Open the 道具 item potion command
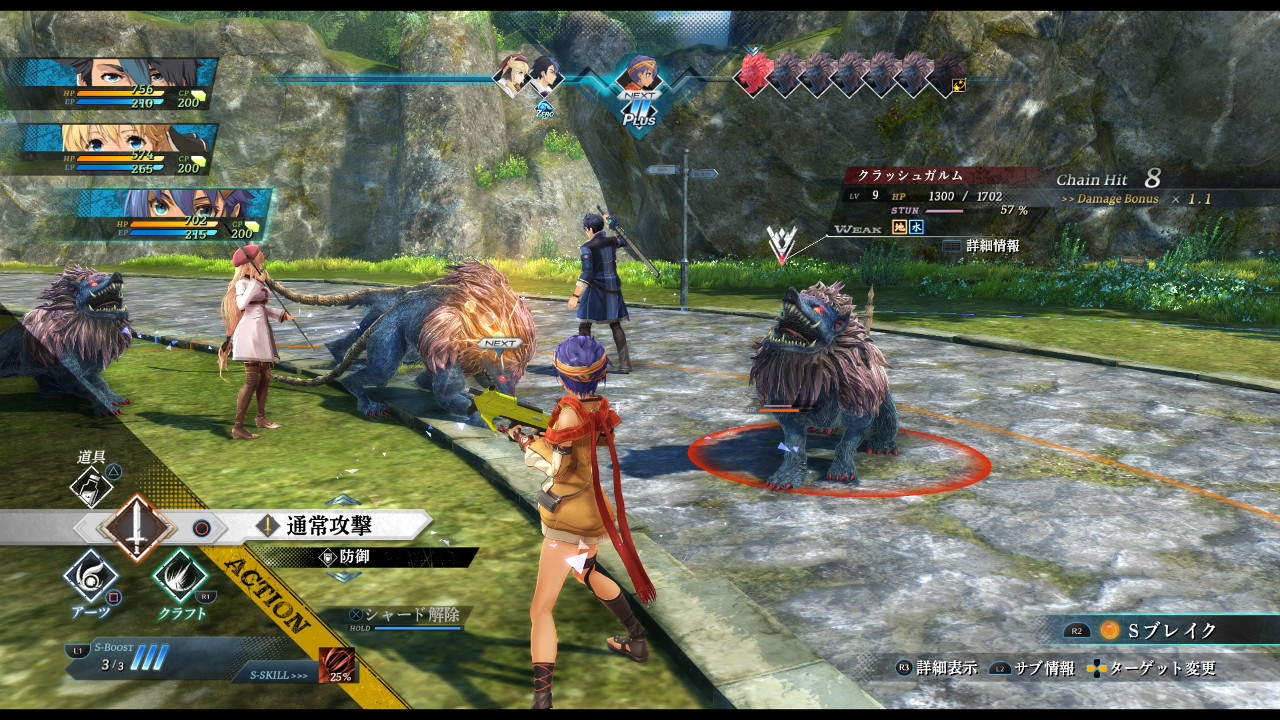Viewport: 1280px width, 720px height. coord(91,487)
